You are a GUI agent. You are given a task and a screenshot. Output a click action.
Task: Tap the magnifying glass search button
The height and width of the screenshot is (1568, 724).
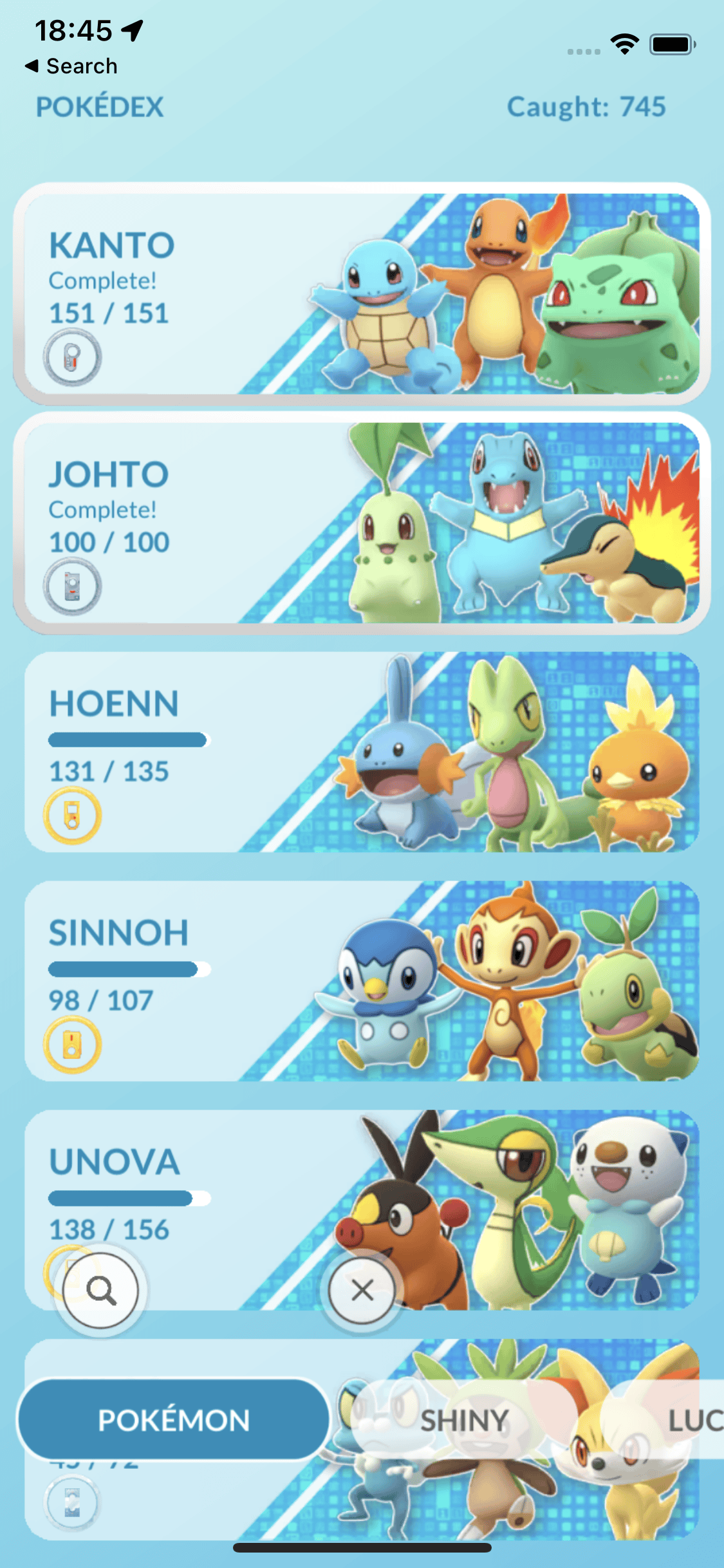click(x=101, y=1290)
